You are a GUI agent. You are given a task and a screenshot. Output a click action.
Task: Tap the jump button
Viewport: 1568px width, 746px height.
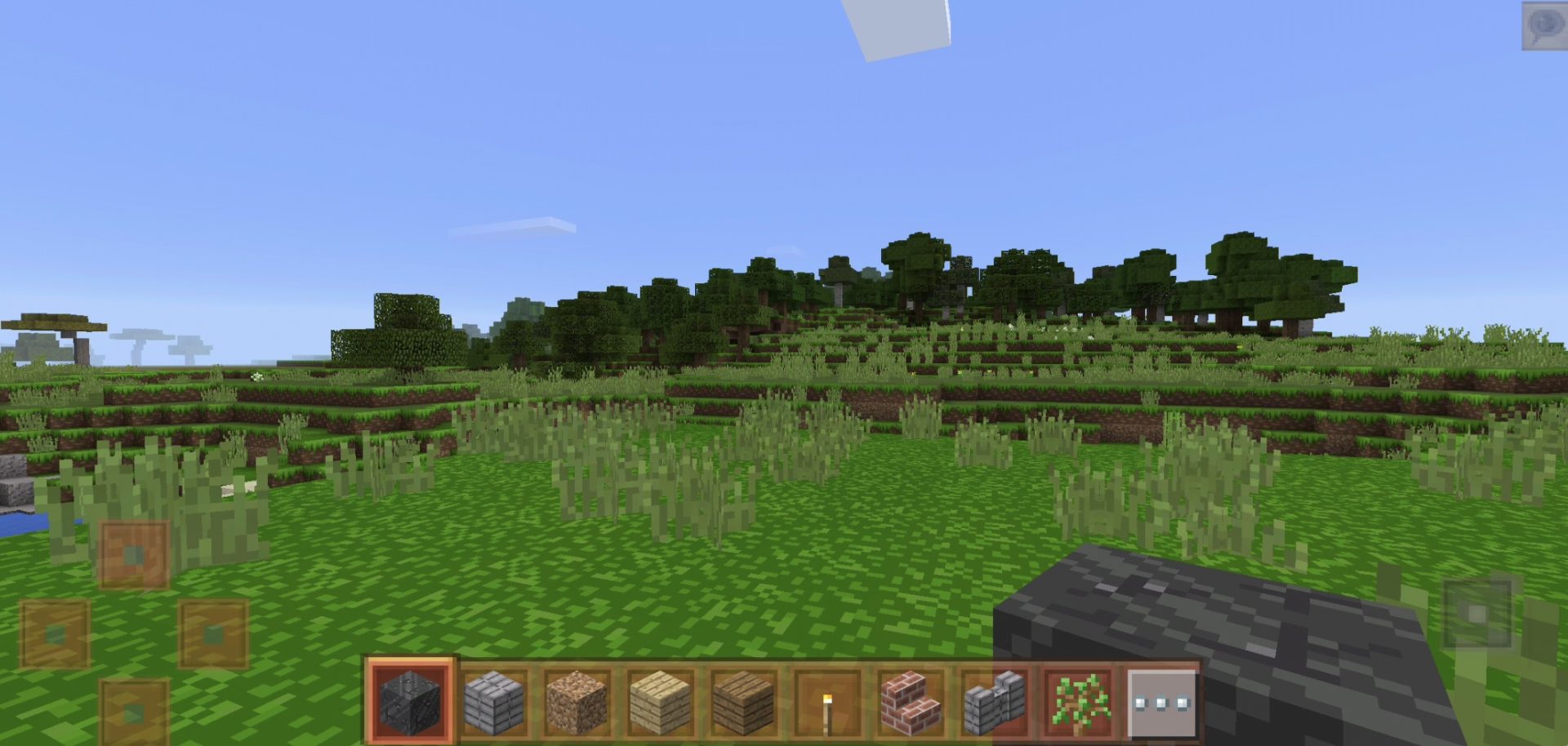pyautogui.click(x=1477, y=614)
